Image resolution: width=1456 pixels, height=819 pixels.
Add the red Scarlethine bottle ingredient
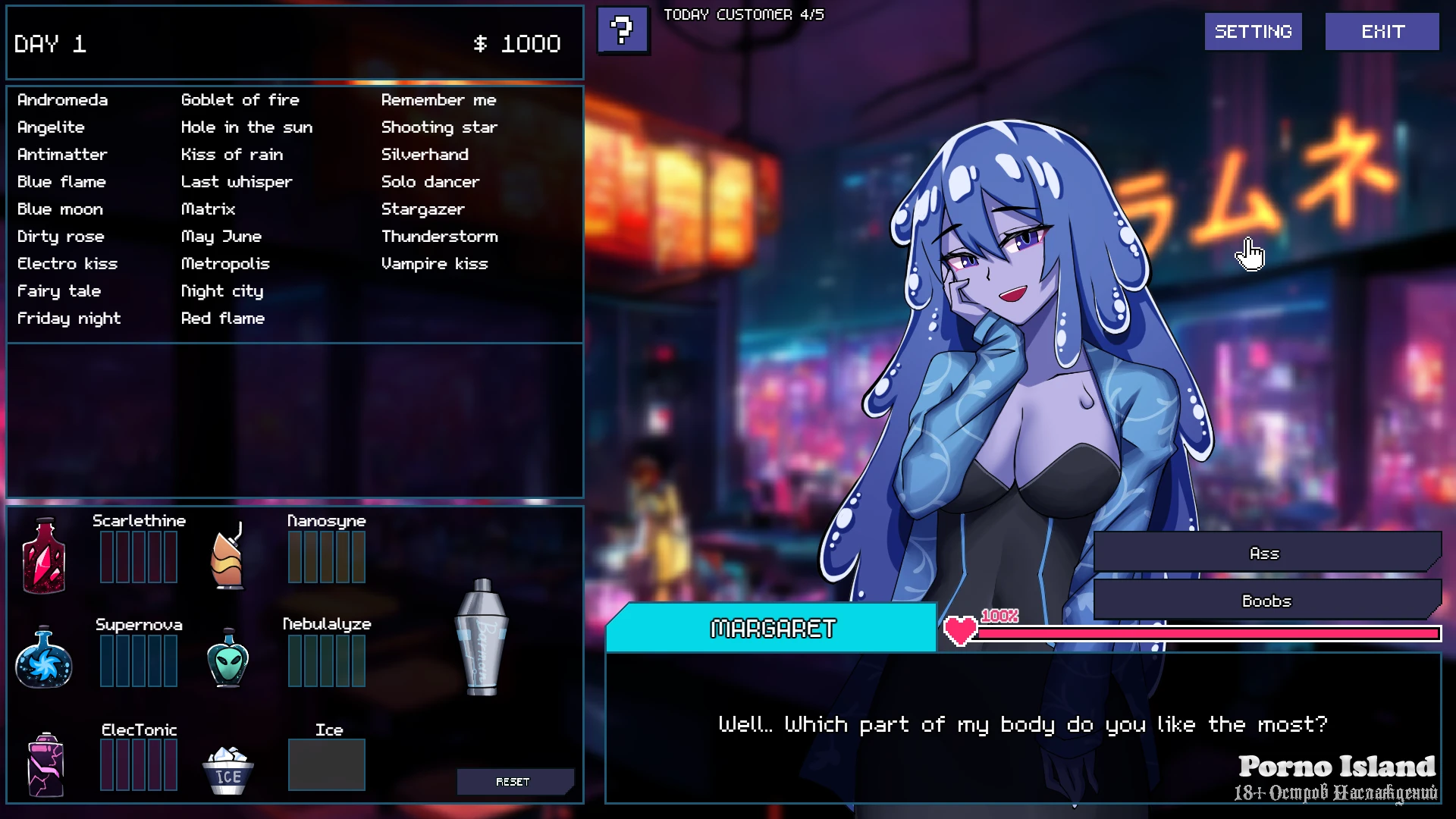(x=44, y=556)
